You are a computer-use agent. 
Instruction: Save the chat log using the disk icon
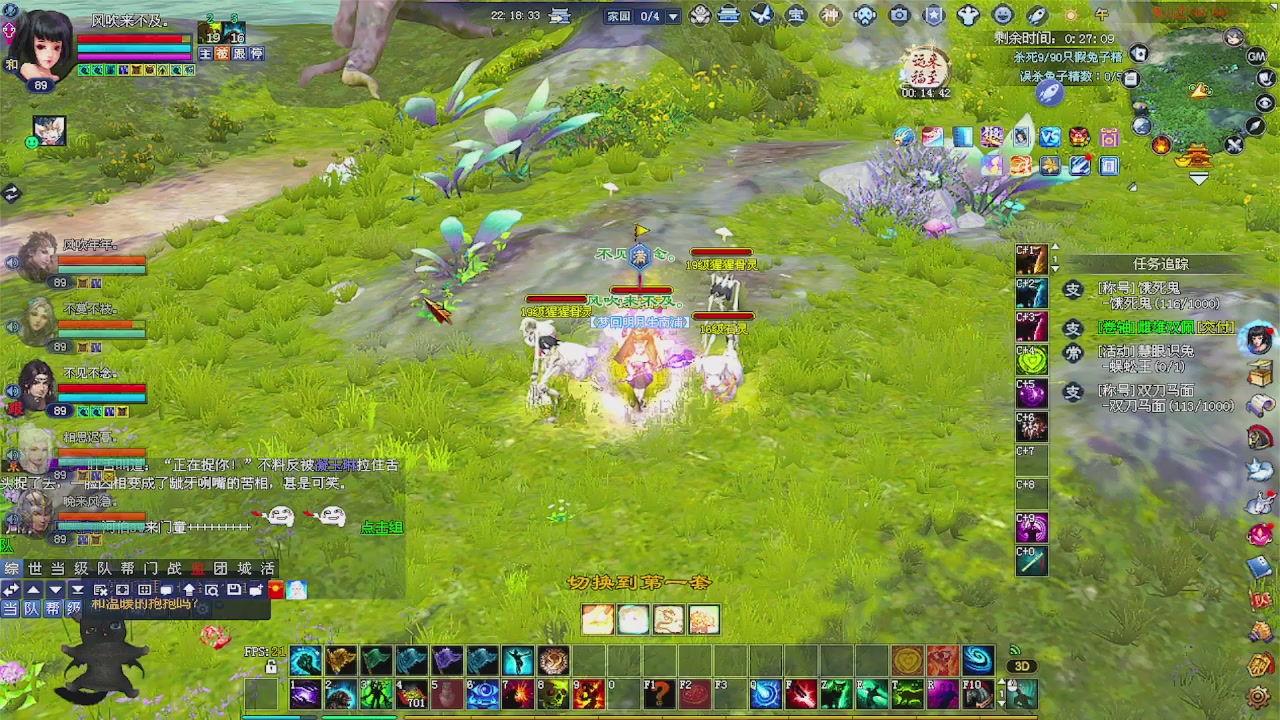point(233,590)
